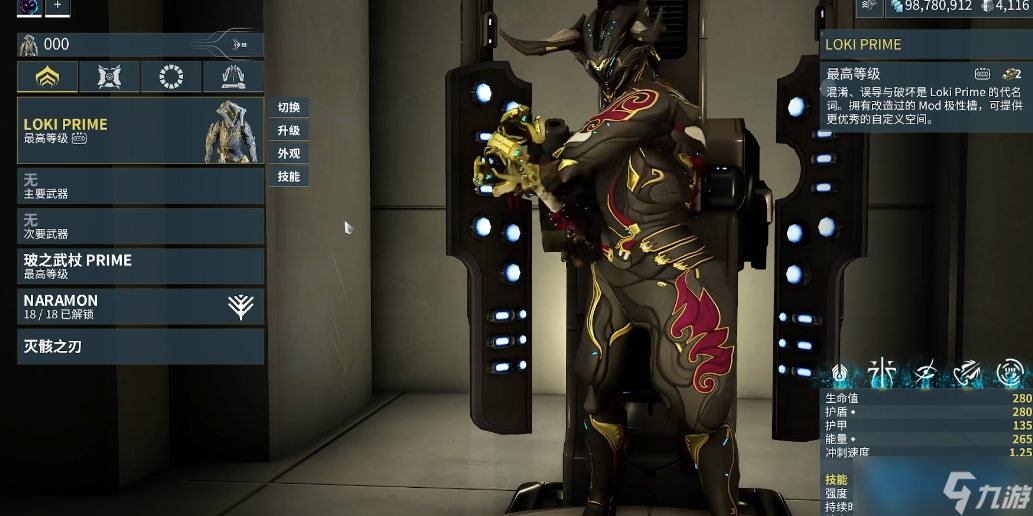Open the NARAMON focus school row
The image size is (1033, 516).
click(140, 306)
